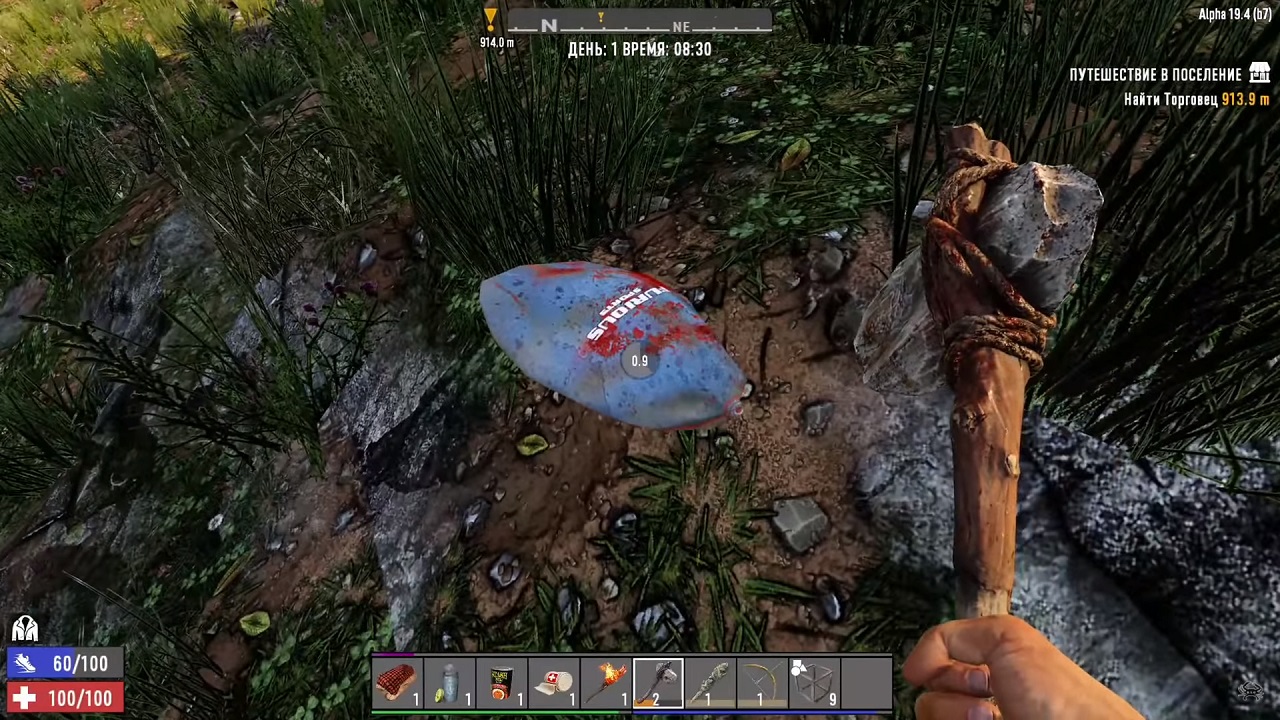Select the water bottle in hotbar slot 2
The width and height of the screenshot is (1280, 720).
click(449, 680)
